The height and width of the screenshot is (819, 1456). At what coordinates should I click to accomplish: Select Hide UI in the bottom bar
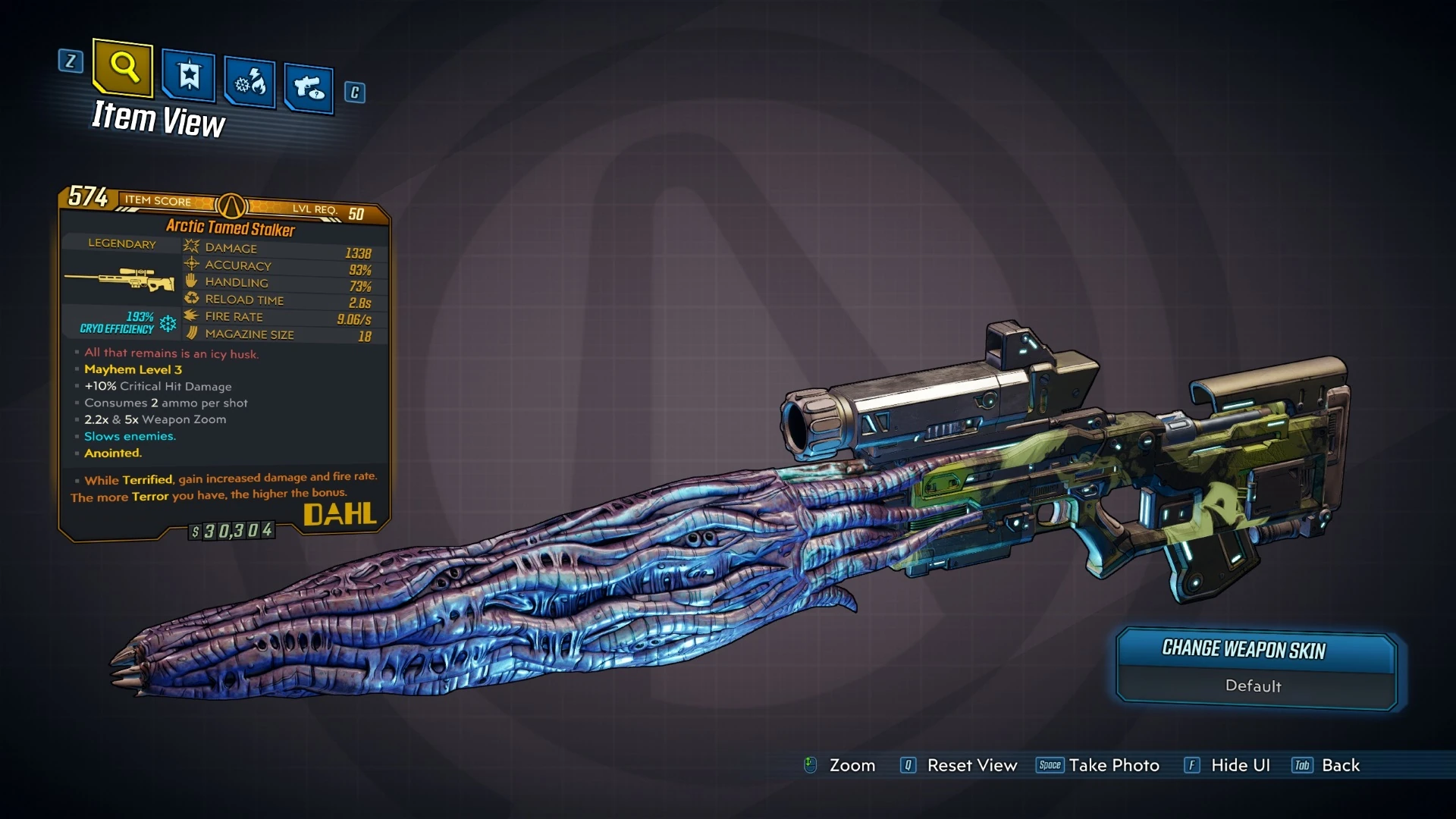click(x=1240, y=765)
